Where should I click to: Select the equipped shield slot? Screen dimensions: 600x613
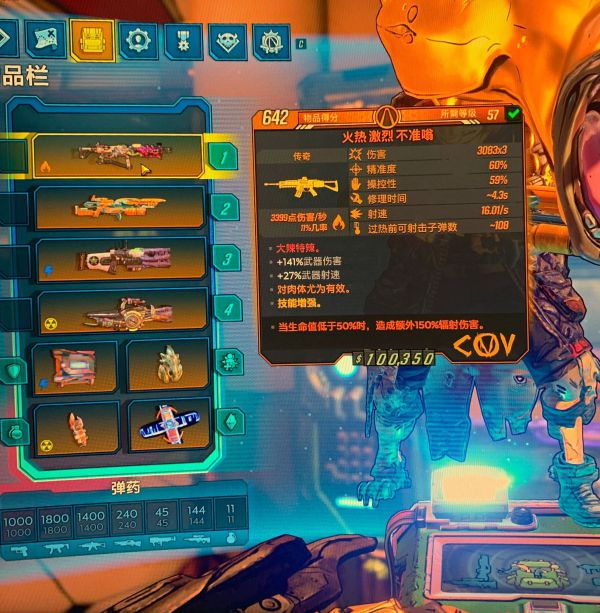click(x=75, y=366)
